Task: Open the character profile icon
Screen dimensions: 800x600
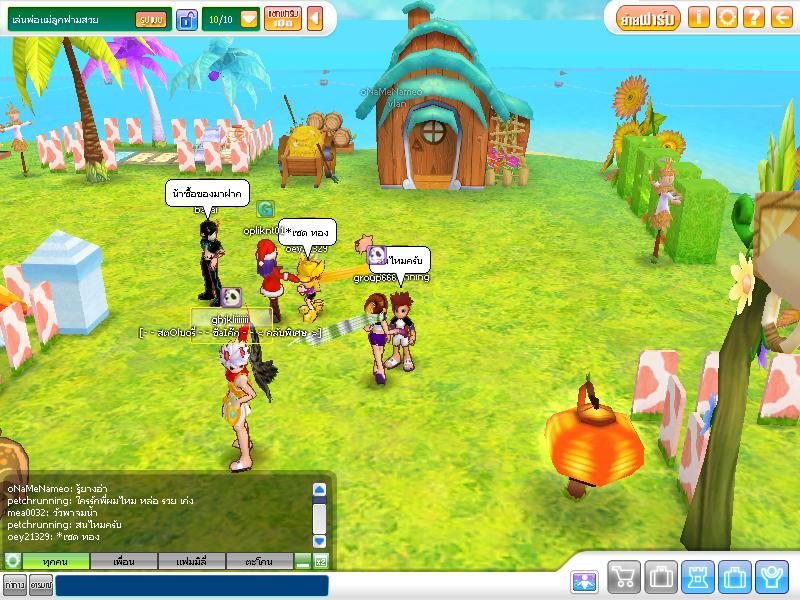Action: [770, 578]
